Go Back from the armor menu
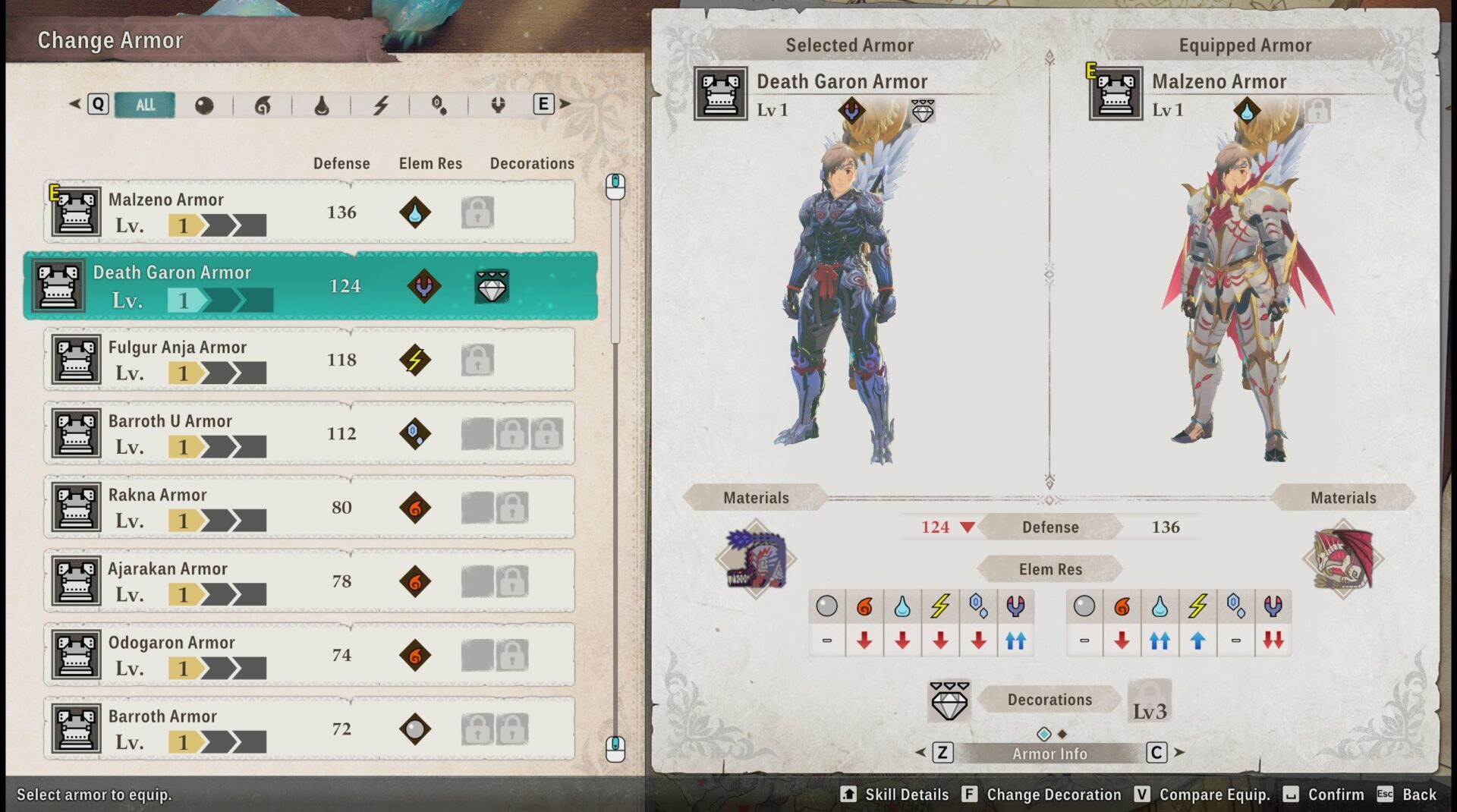 [x=1408, y=795]
